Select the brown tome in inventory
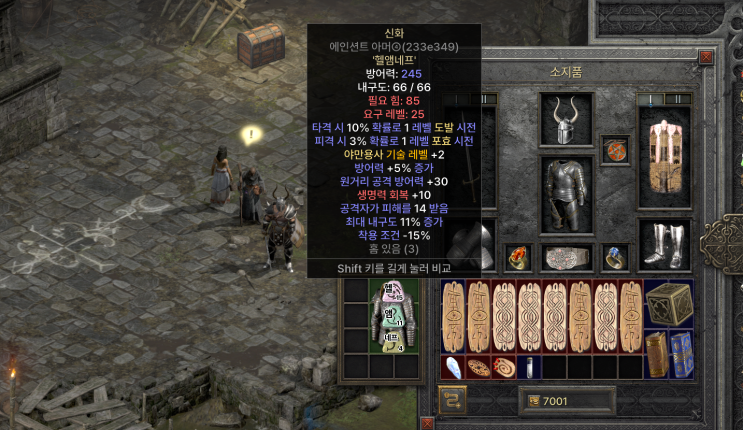Image resolution: width=743 pixels, height=430 pixels. (x=656, y=353)
